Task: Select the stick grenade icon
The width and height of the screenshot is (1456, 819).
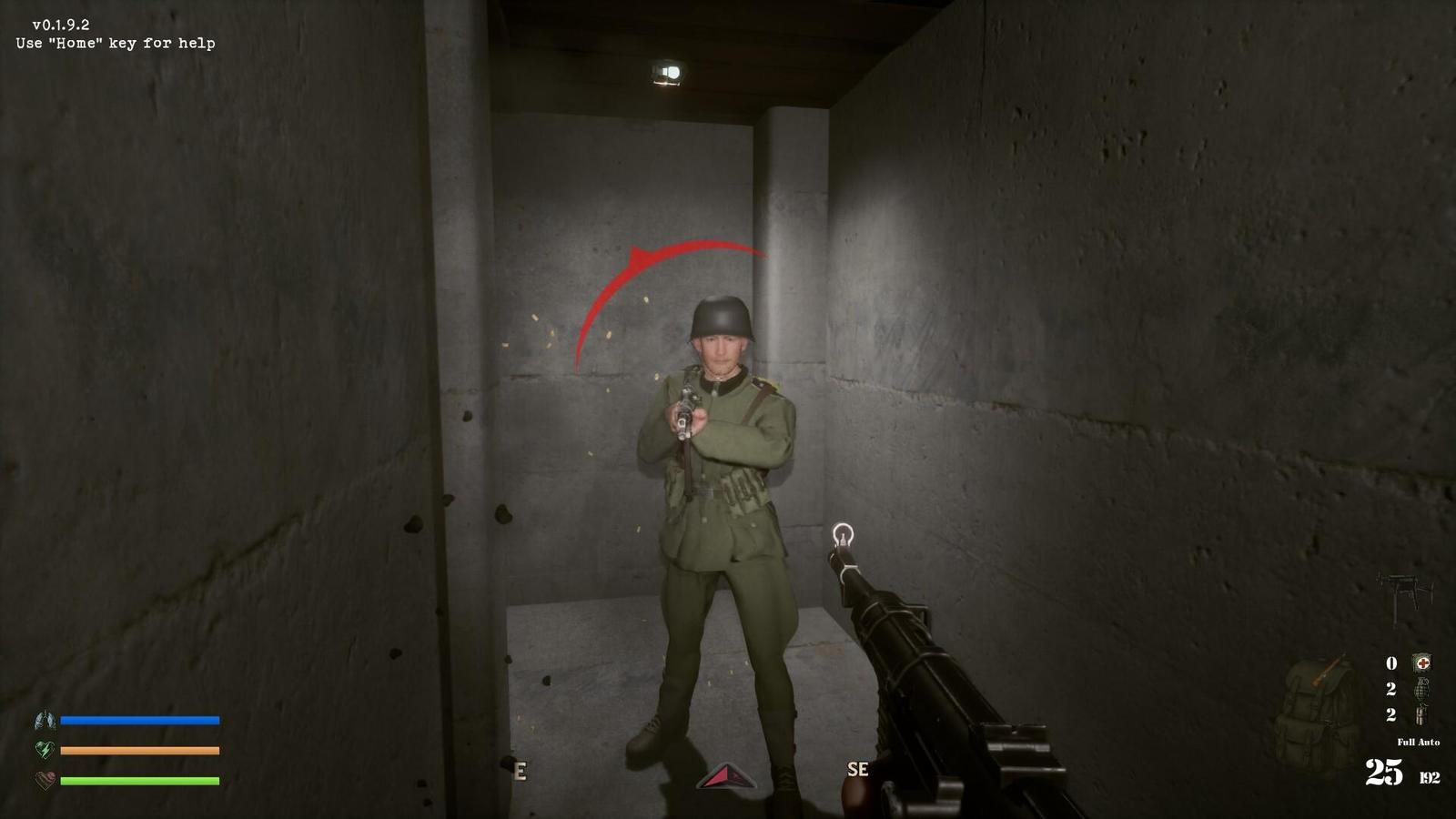Action: (1421, 715)
